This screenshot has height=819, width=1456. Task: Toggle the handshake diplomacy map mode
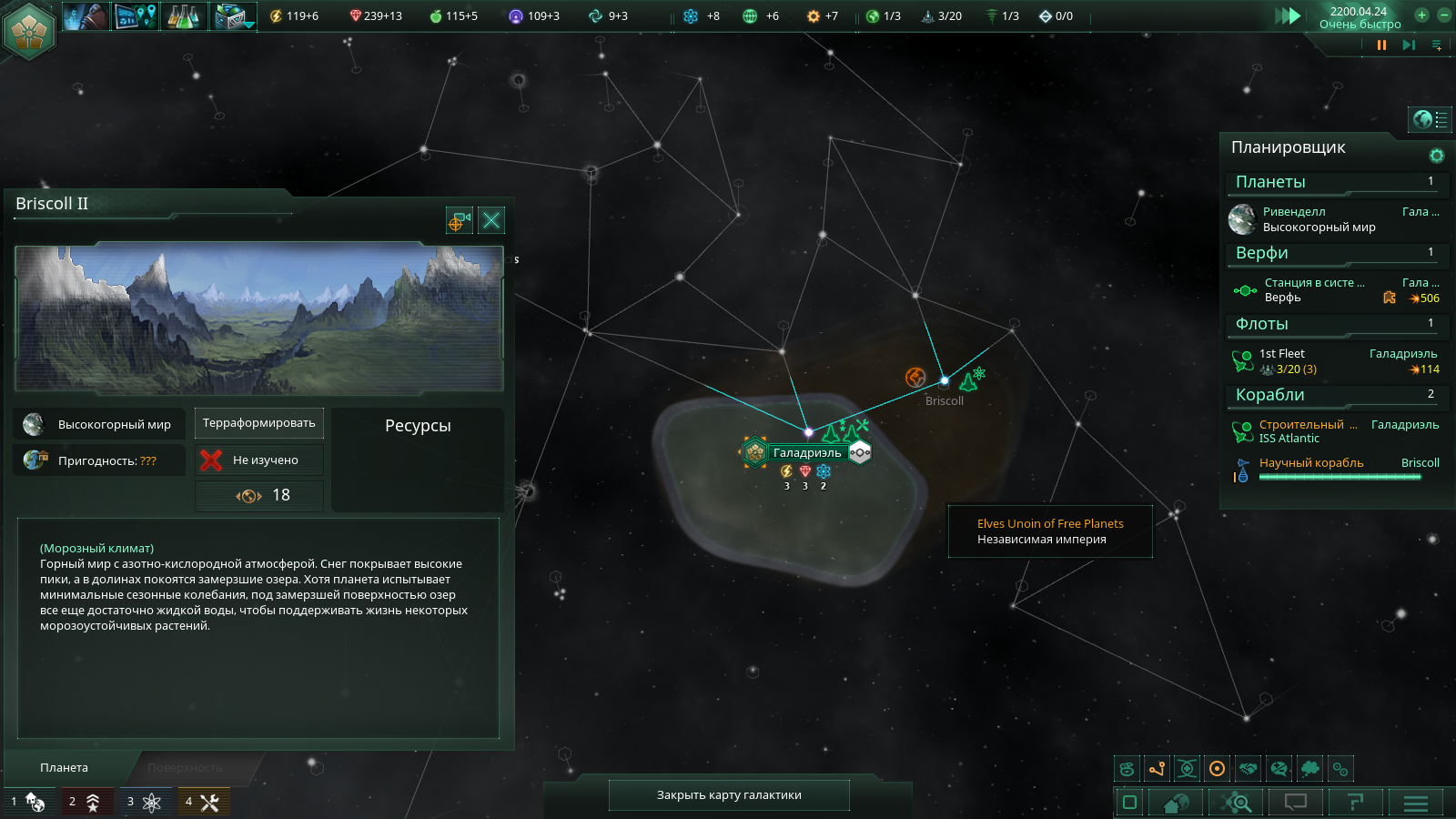click(1249, 769)
